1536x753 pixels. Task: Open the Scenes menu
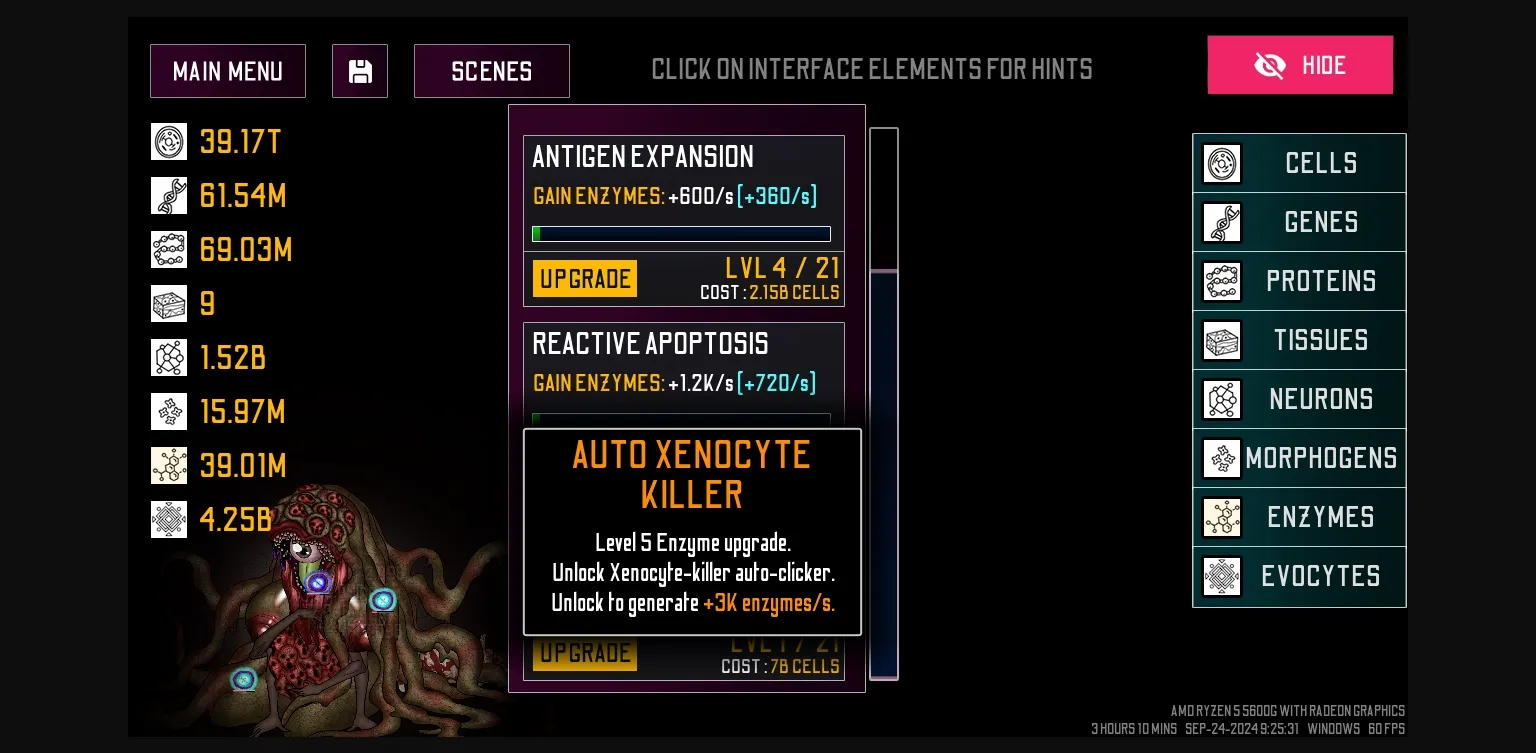(491, 70)
